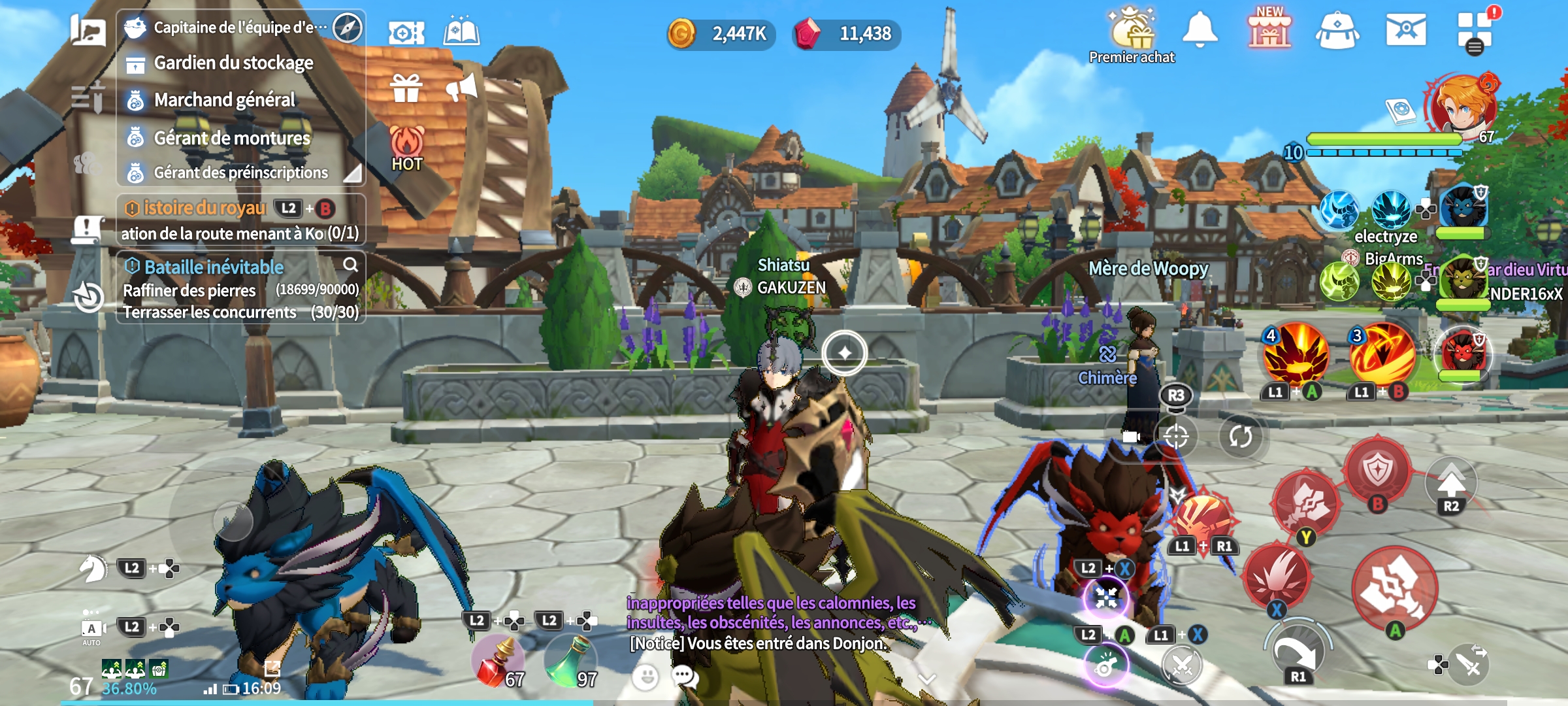The image size is (1568, 706).
Task: Open the camera screenshot icon
Action: [406, 33]
